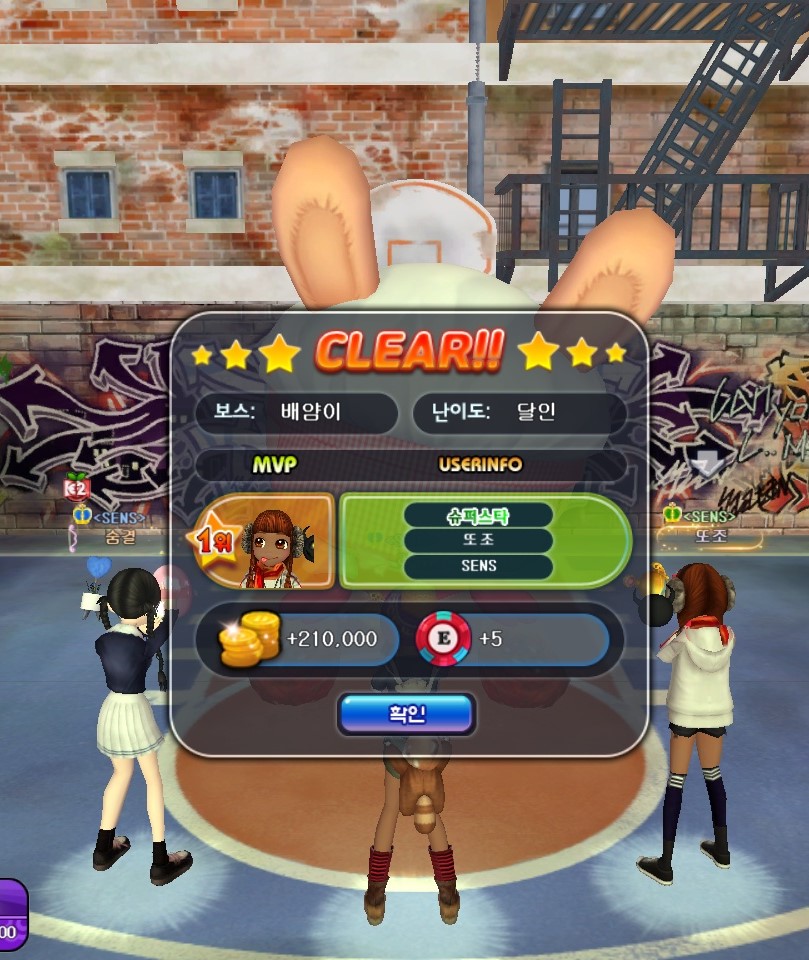This screenshot has height=960, width=809.
Task: Select the MVP character portrait
Action: pos(272,543)
